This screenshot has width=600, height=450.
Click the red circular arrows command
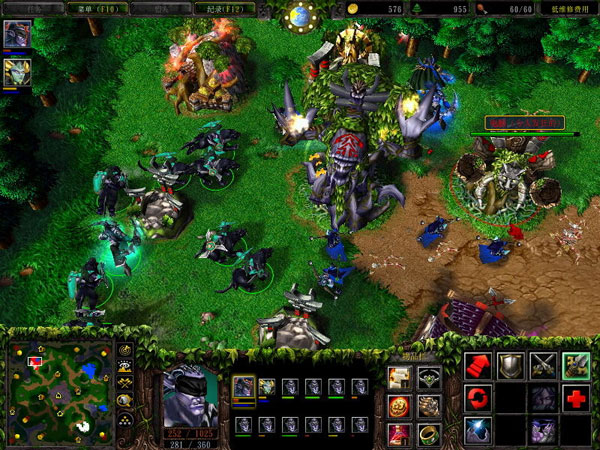pos(477,398)
